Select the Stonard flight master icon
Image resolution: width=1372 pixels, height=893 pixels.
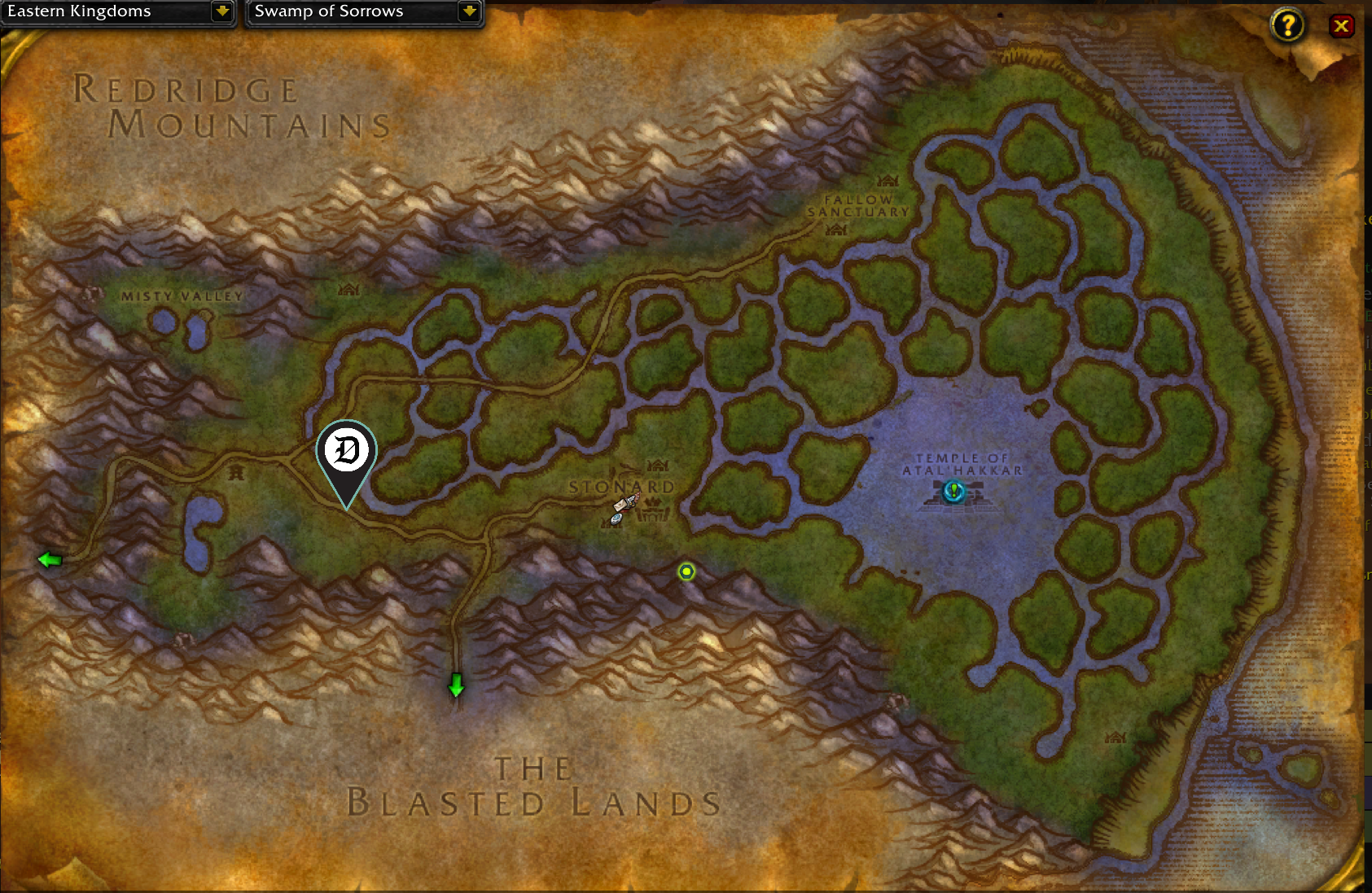click(x=616, y=519)
